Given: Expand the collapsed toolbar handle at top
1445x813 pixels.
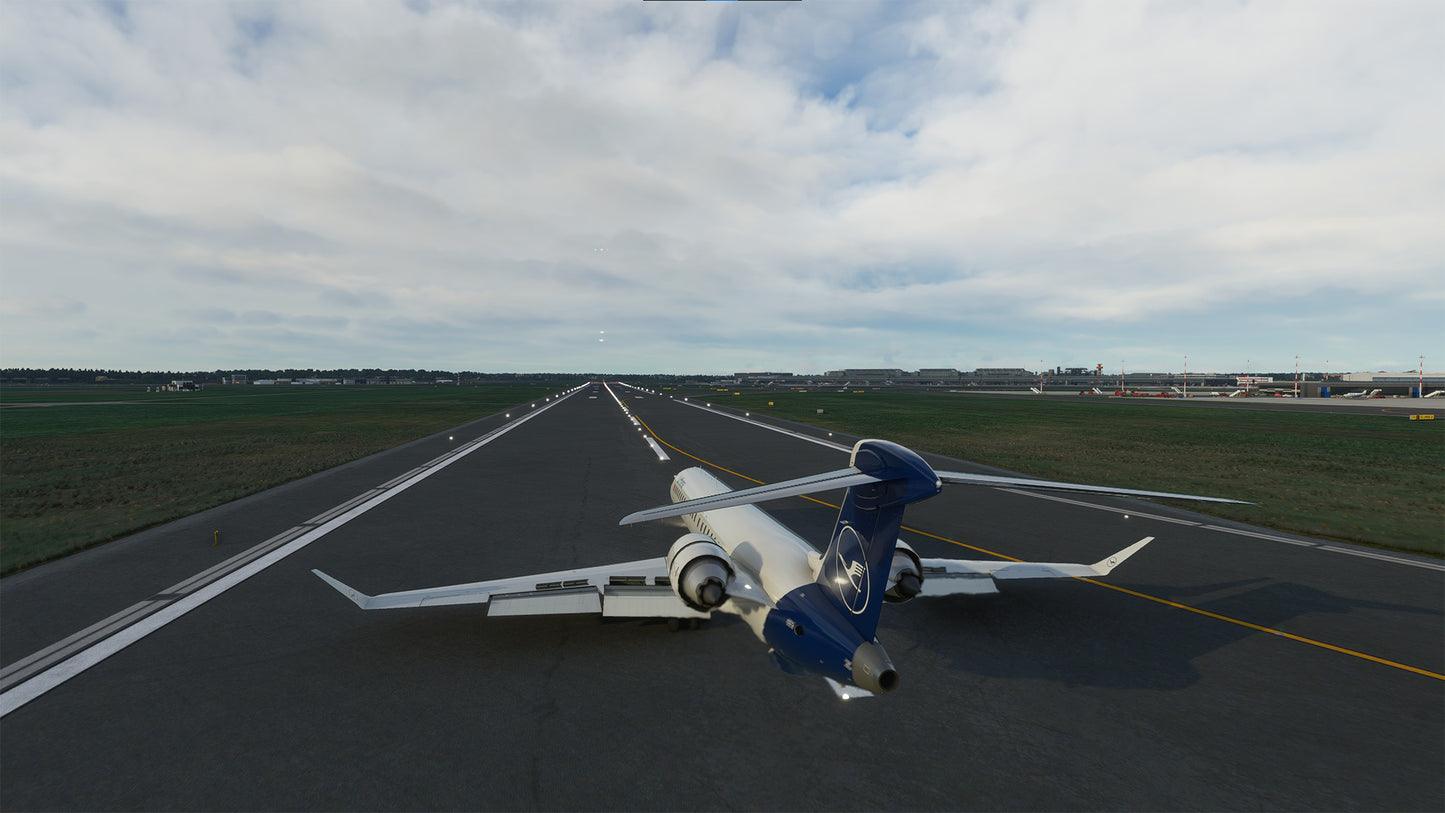Looking at the screenshot, I should [x=721, y=1].
